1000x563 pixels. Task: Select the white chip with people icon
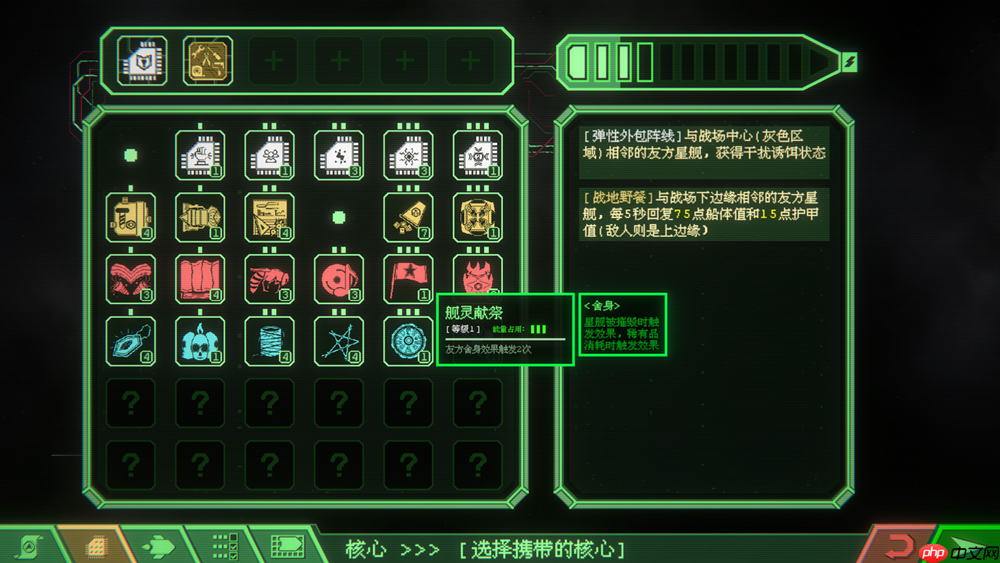(x=270, y=155)
